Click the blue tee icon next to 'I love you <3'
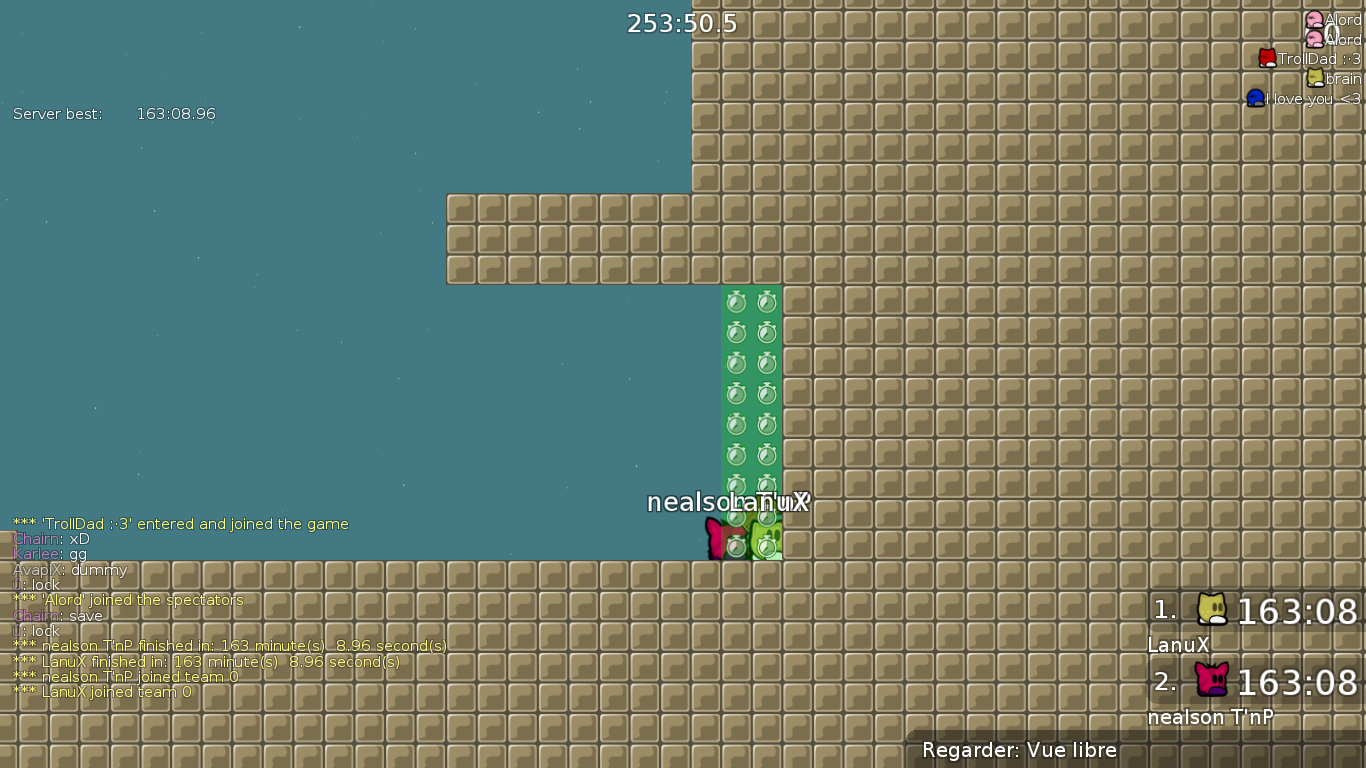Screen dimensions: 1366x768 point(1256,97)
